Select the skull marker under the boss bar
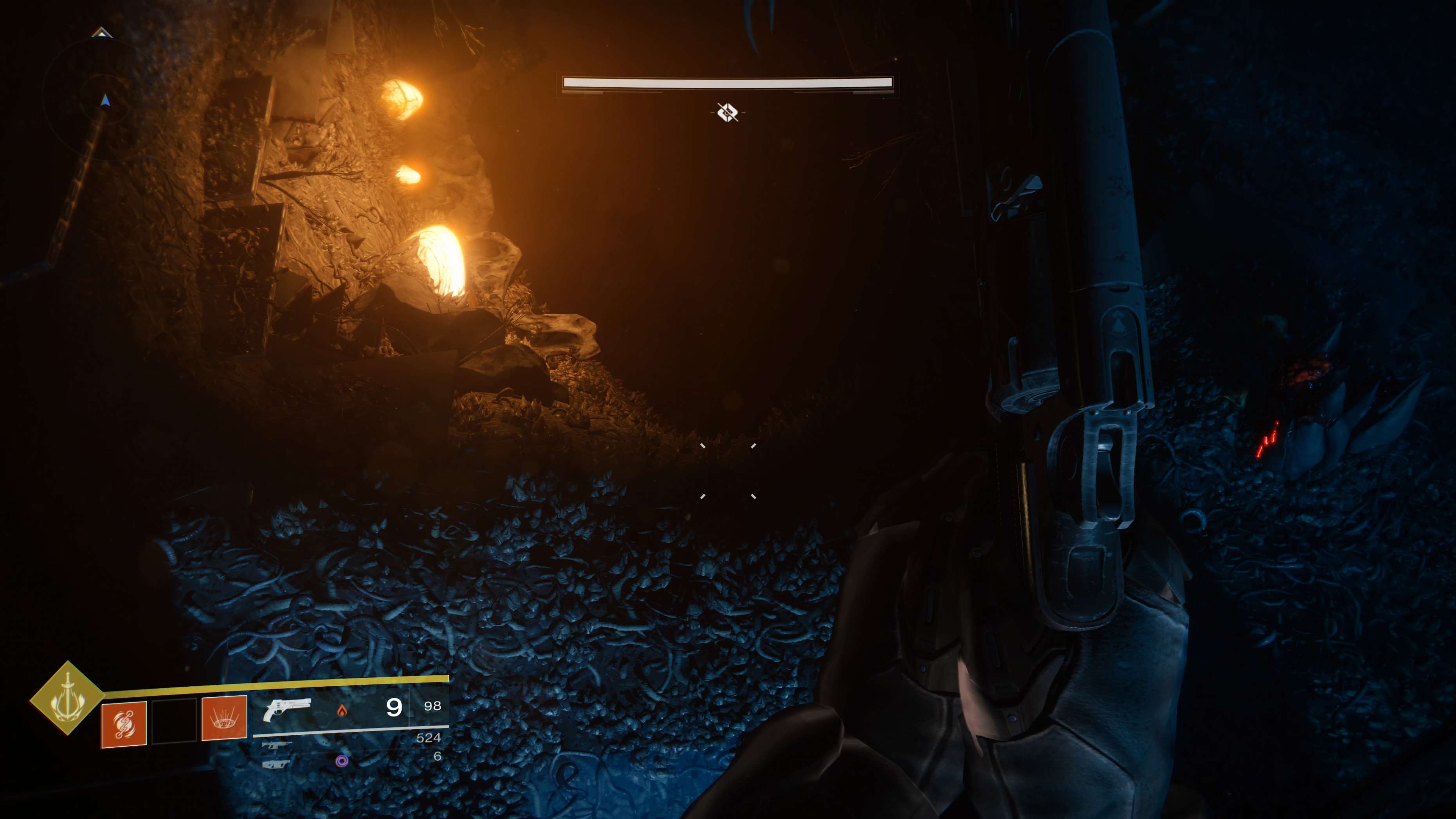Screen dimensions: 1456x819 pos(728,112)
